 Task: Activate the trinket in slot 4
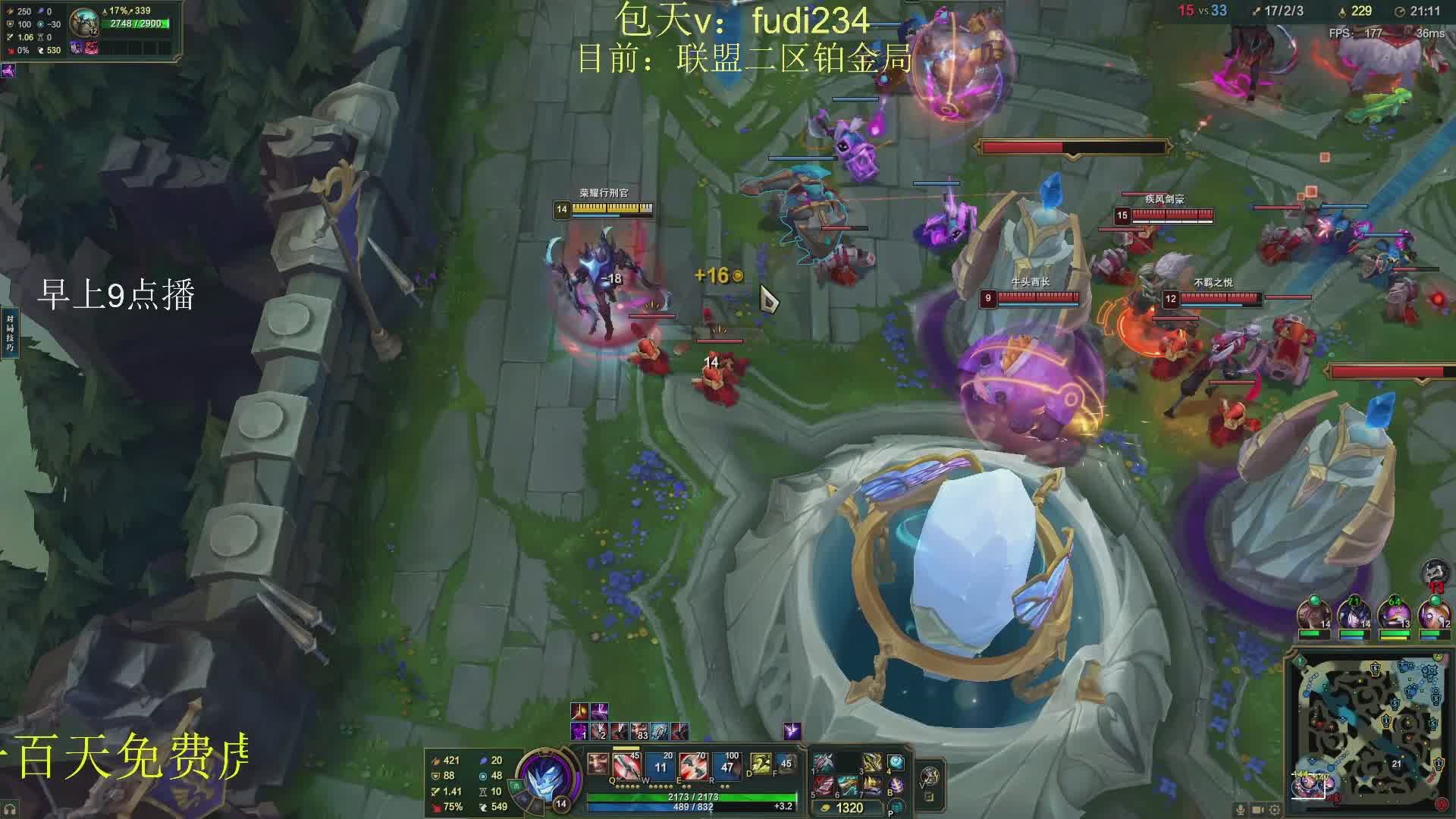pos(896,761)
